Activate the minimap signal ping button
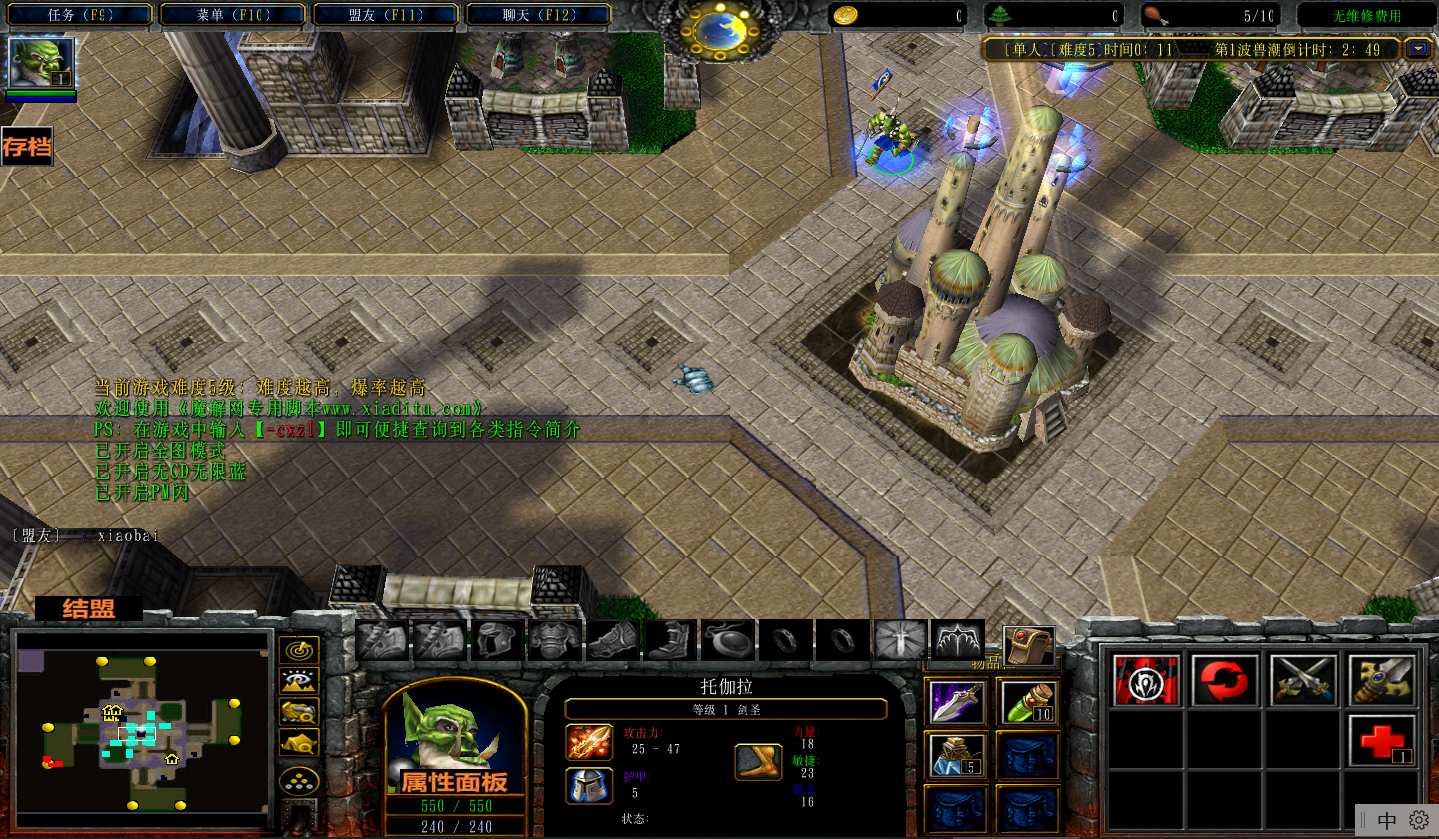Image resolution: width=1439 pixels, height=839 pixels. point(299,650)
